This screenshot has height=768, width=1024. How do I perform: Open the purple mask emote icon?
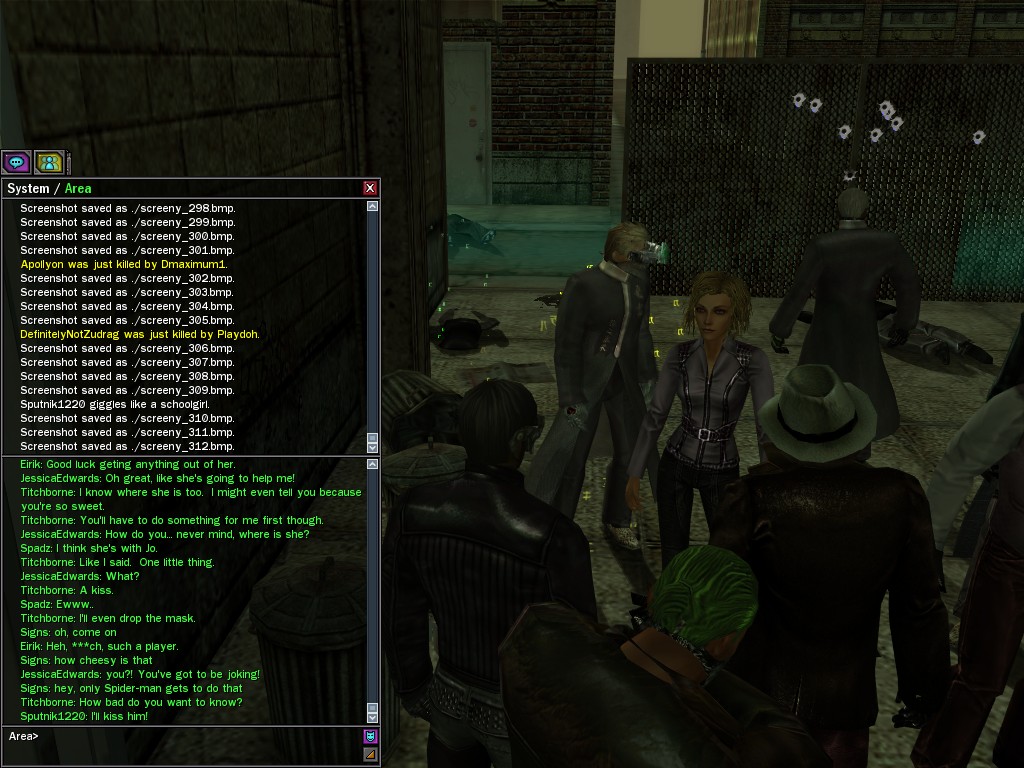point(370,736)
